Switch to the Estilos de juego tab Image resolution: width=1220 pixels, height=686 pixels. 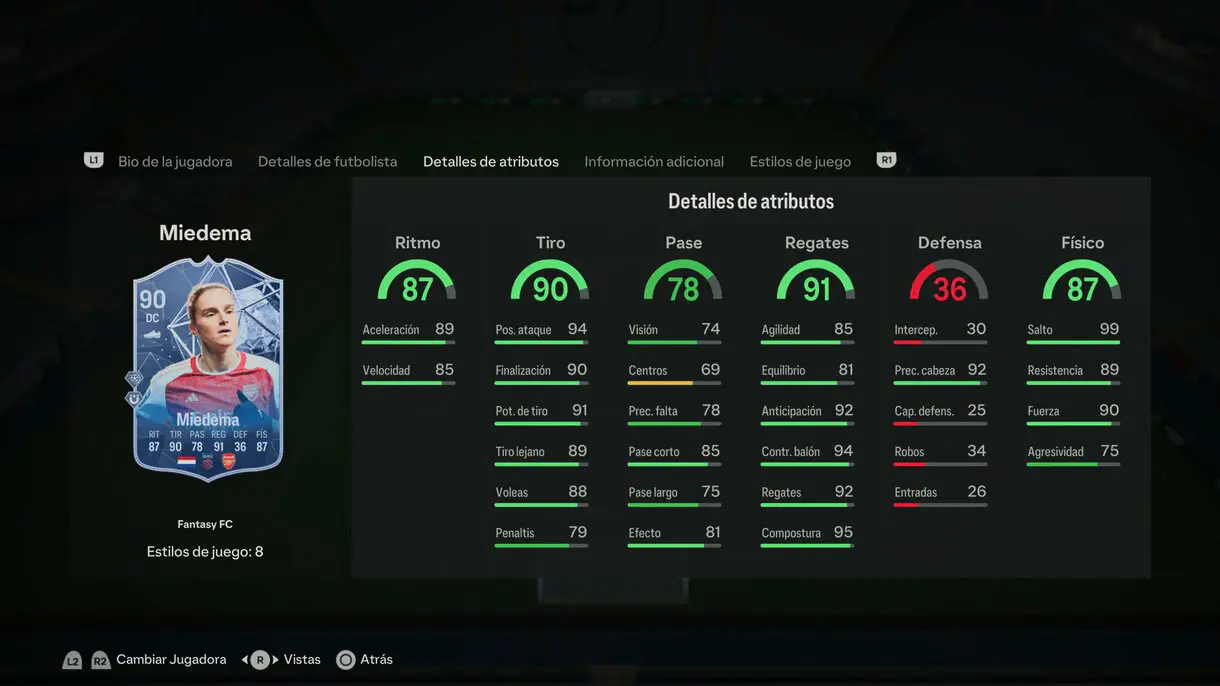800,161
